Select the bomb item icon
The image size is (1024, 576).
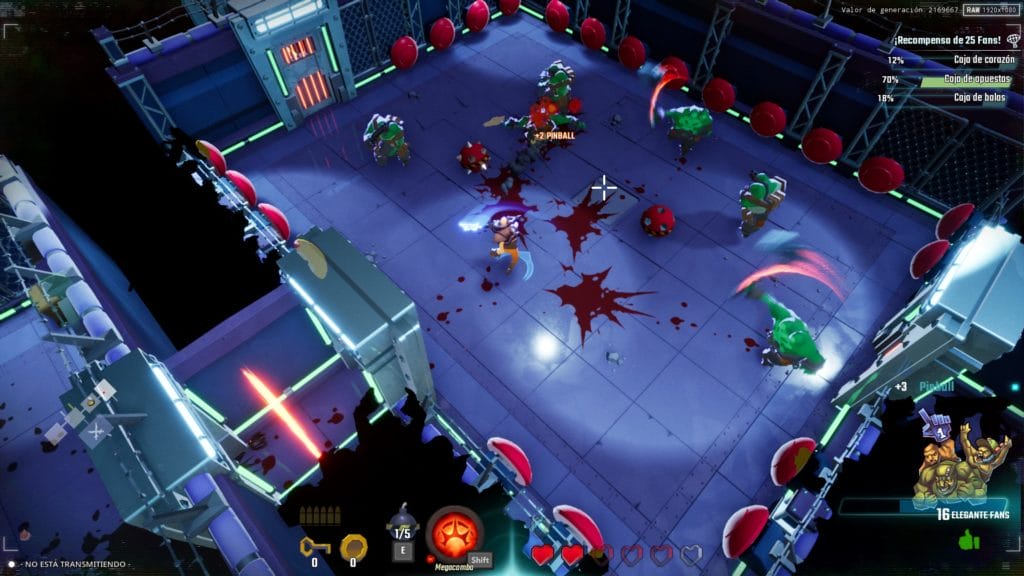tap(402, 523)
